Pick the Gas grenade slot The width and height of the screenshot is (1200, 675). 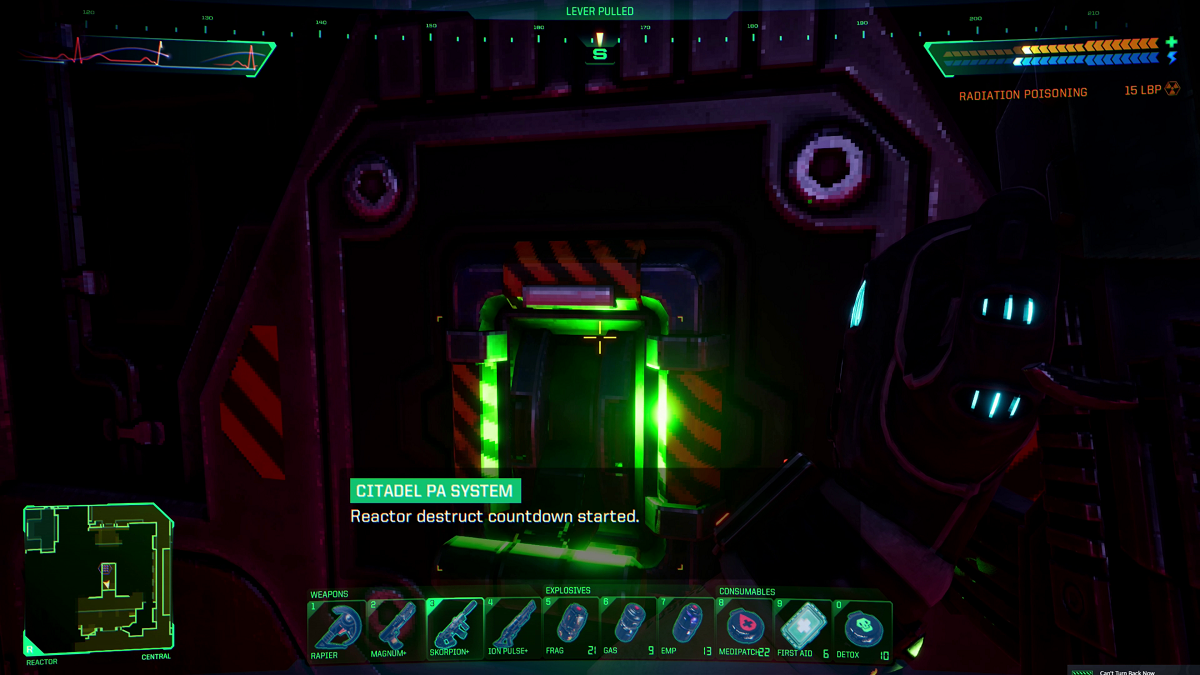[x=628, y=627]
